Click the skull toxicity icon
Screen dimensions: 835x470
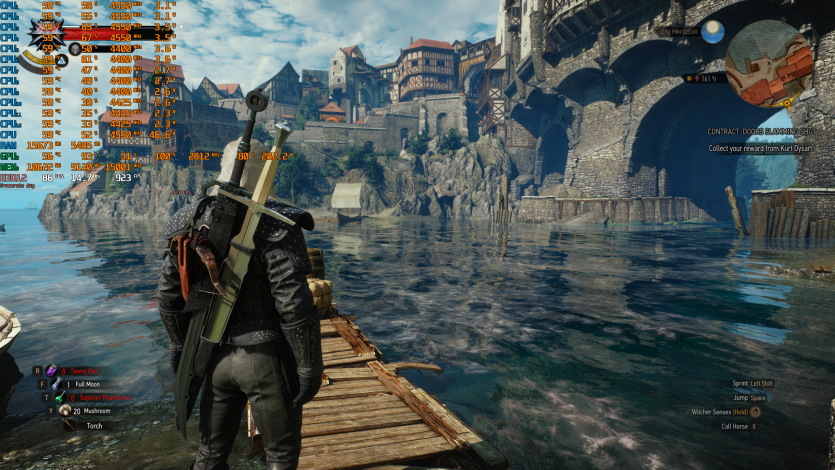click(x=76, y=48)
